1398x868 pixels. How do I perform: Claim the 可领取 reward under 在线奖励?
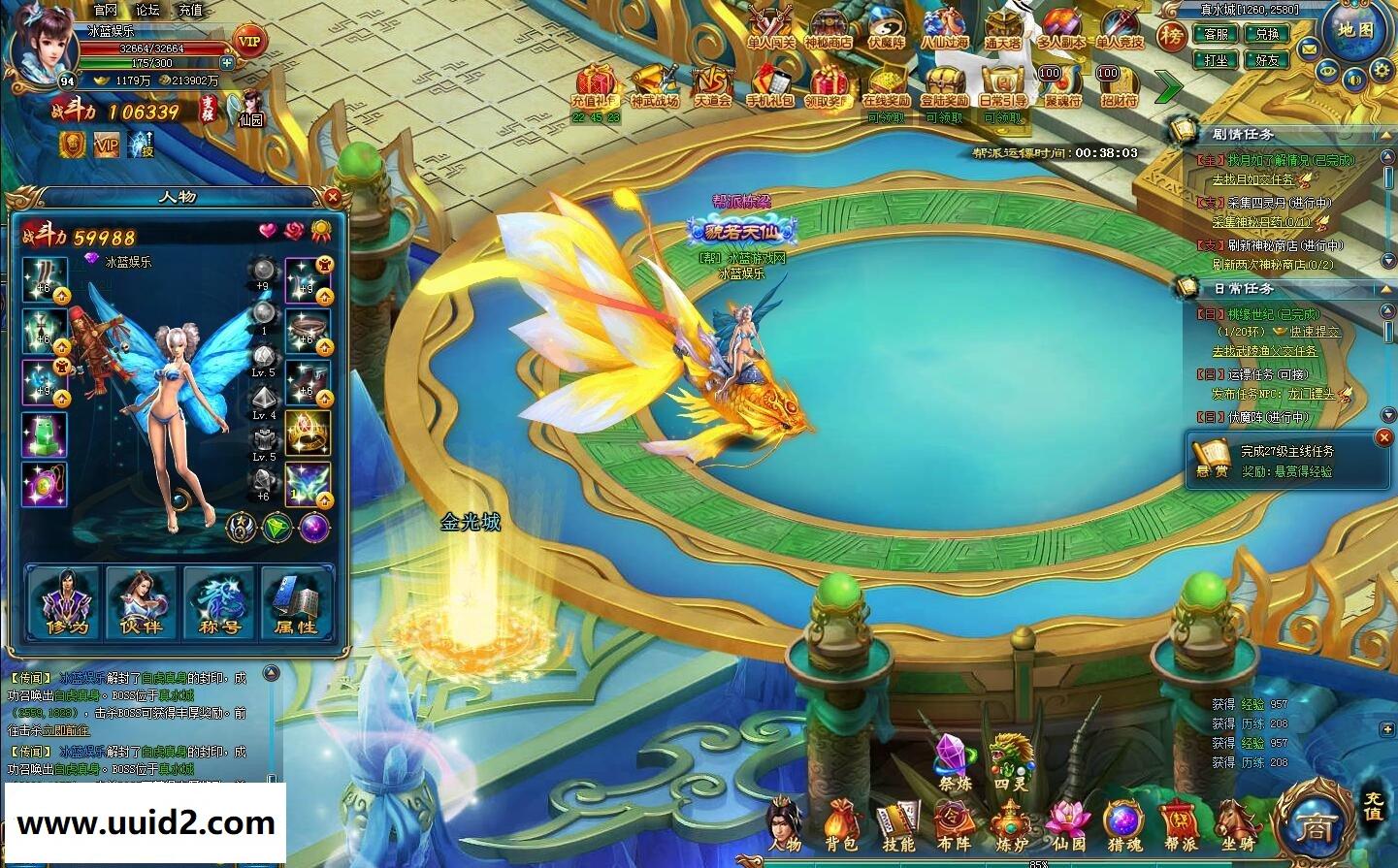tap(887, 116)
